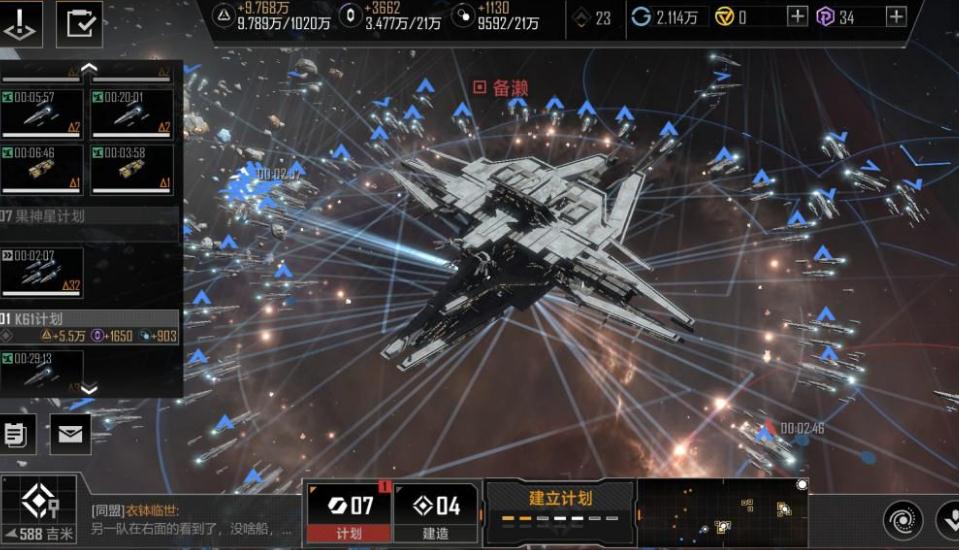
Task: Collapse the queue list with the up arrow
Action: coord(89,68)
